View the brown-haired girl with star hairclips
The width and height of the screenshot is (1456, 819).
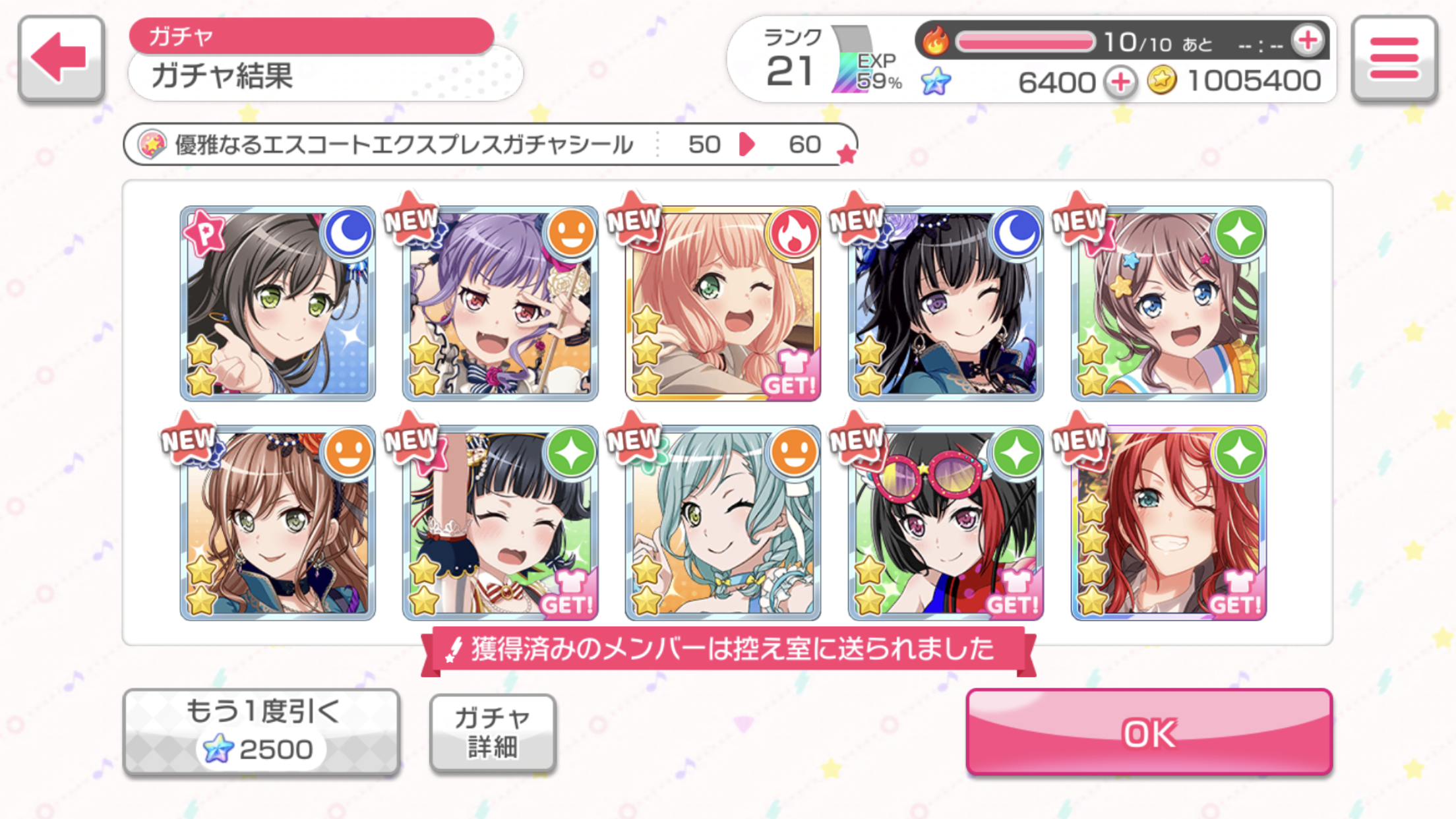tap(1168, 303)
